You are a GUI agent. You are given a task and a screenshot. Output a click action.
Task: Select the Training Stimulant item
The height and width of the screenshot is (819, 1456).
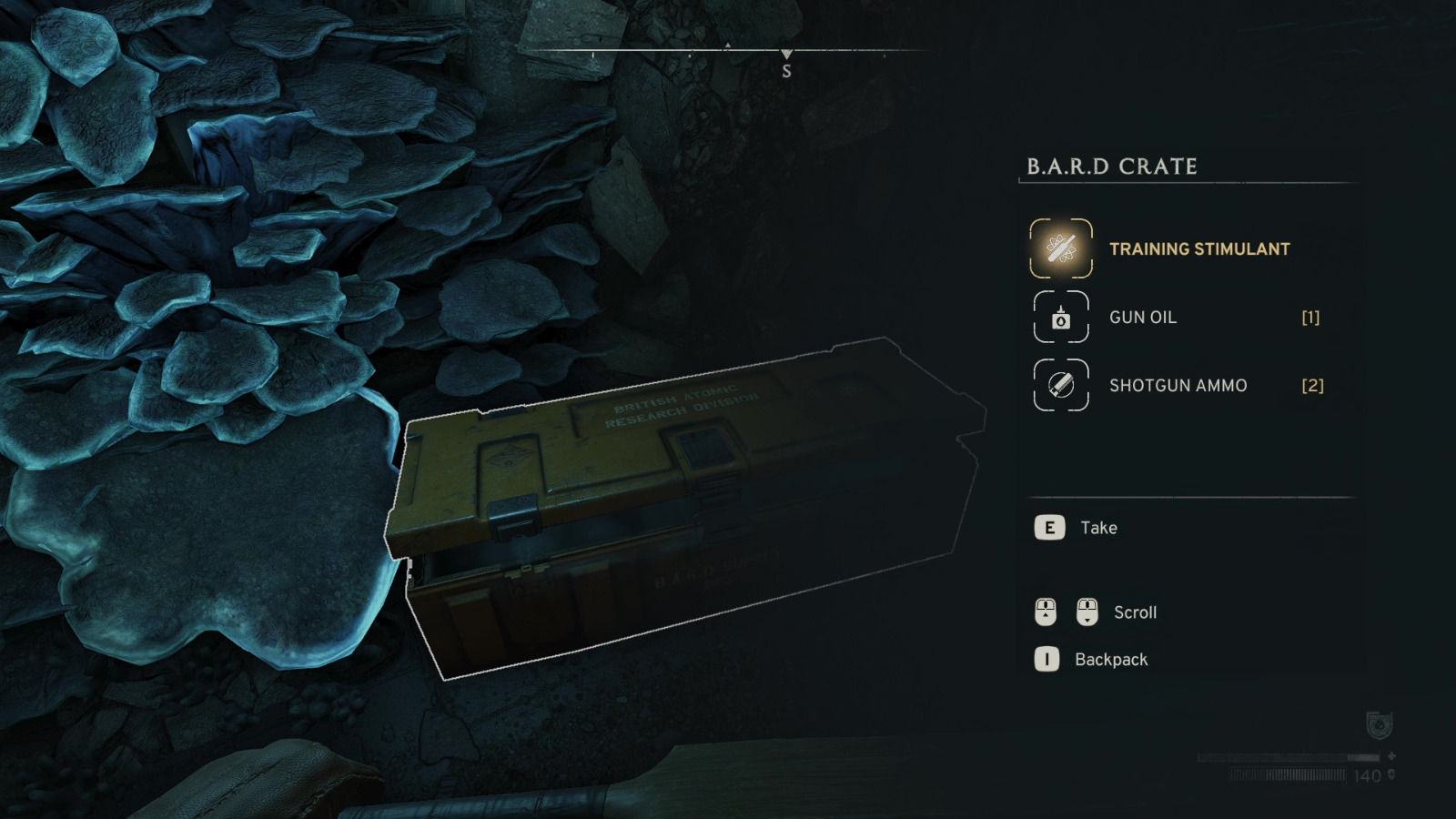[1198, 248]
